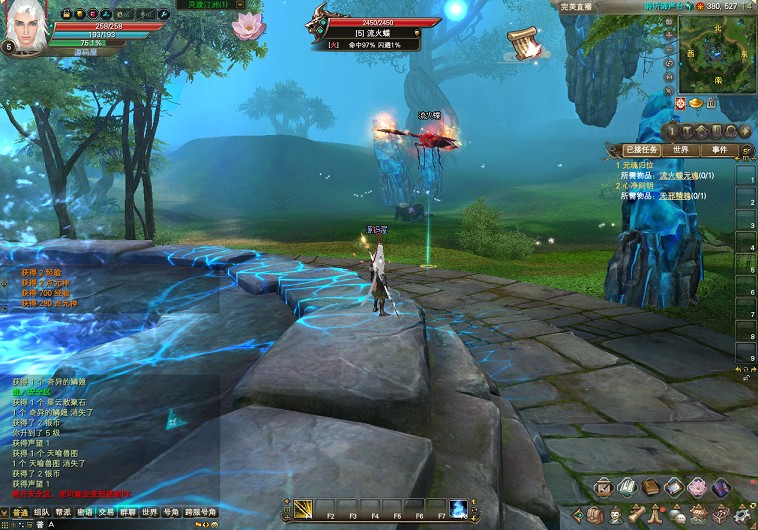The height and width of the screenshot is (530, 758).
Task: Switch to the 组队 chat tab
Action: pos(41,512)
